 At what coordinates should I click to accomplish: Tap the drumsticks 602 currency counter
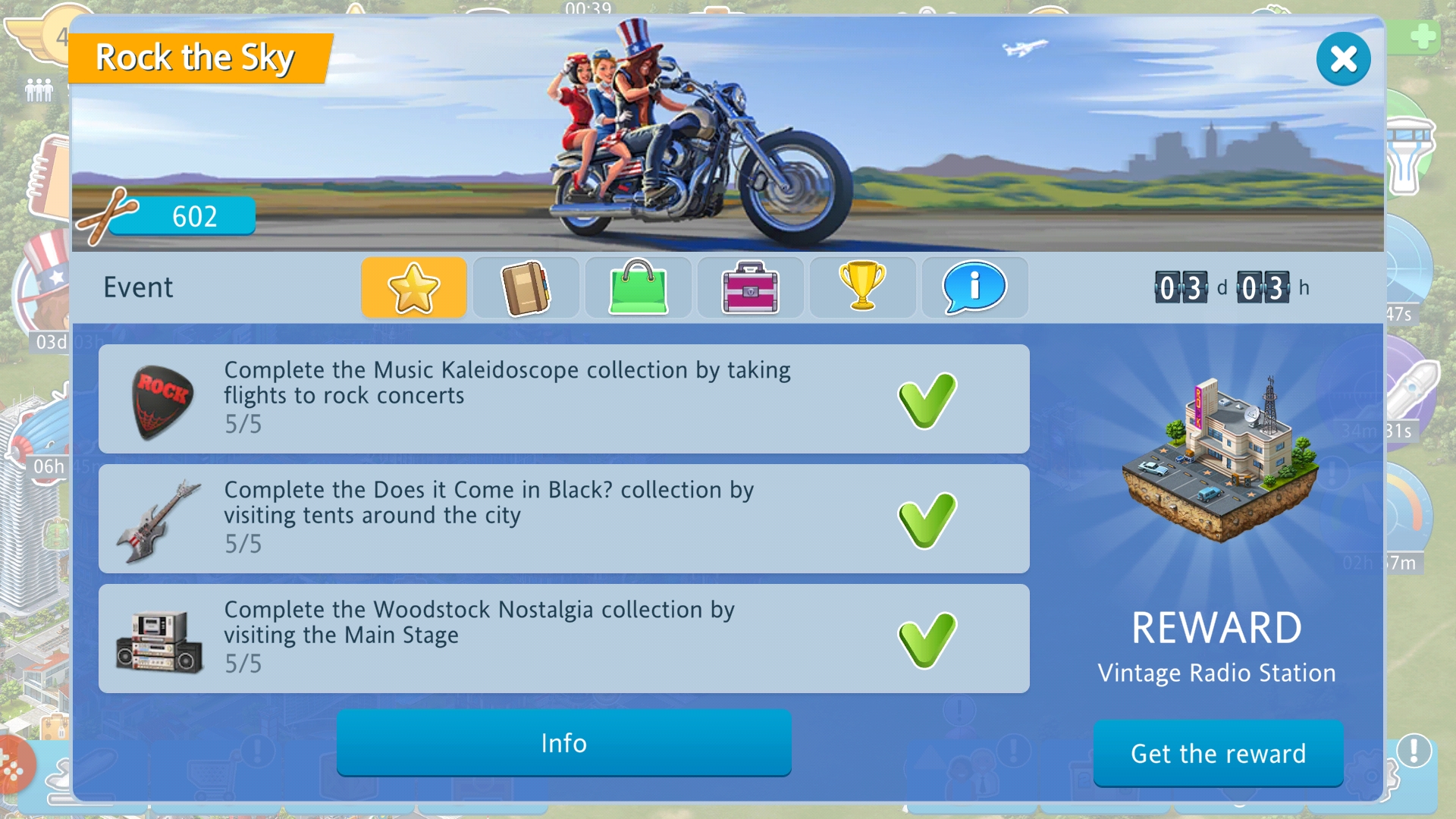click(168, 217)
